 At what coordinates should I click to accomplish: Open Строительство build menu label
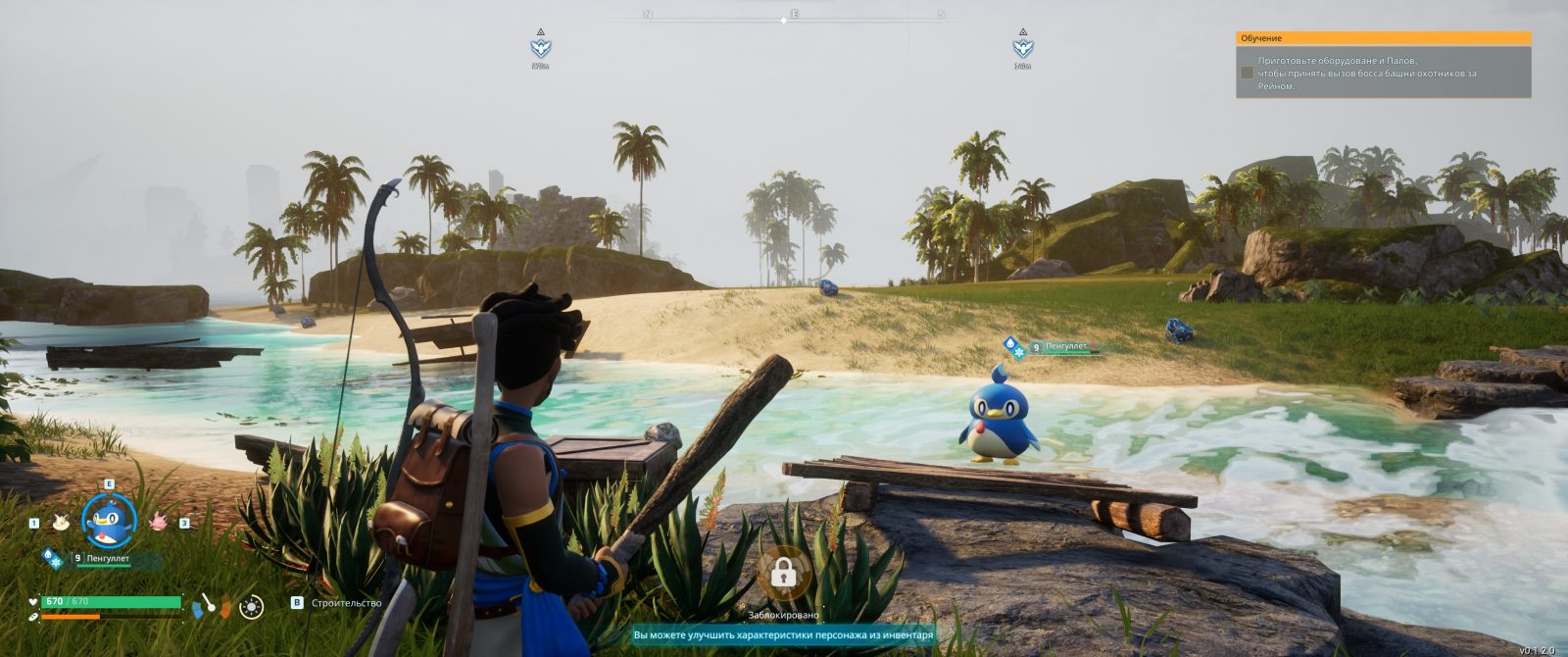point(346,603)
